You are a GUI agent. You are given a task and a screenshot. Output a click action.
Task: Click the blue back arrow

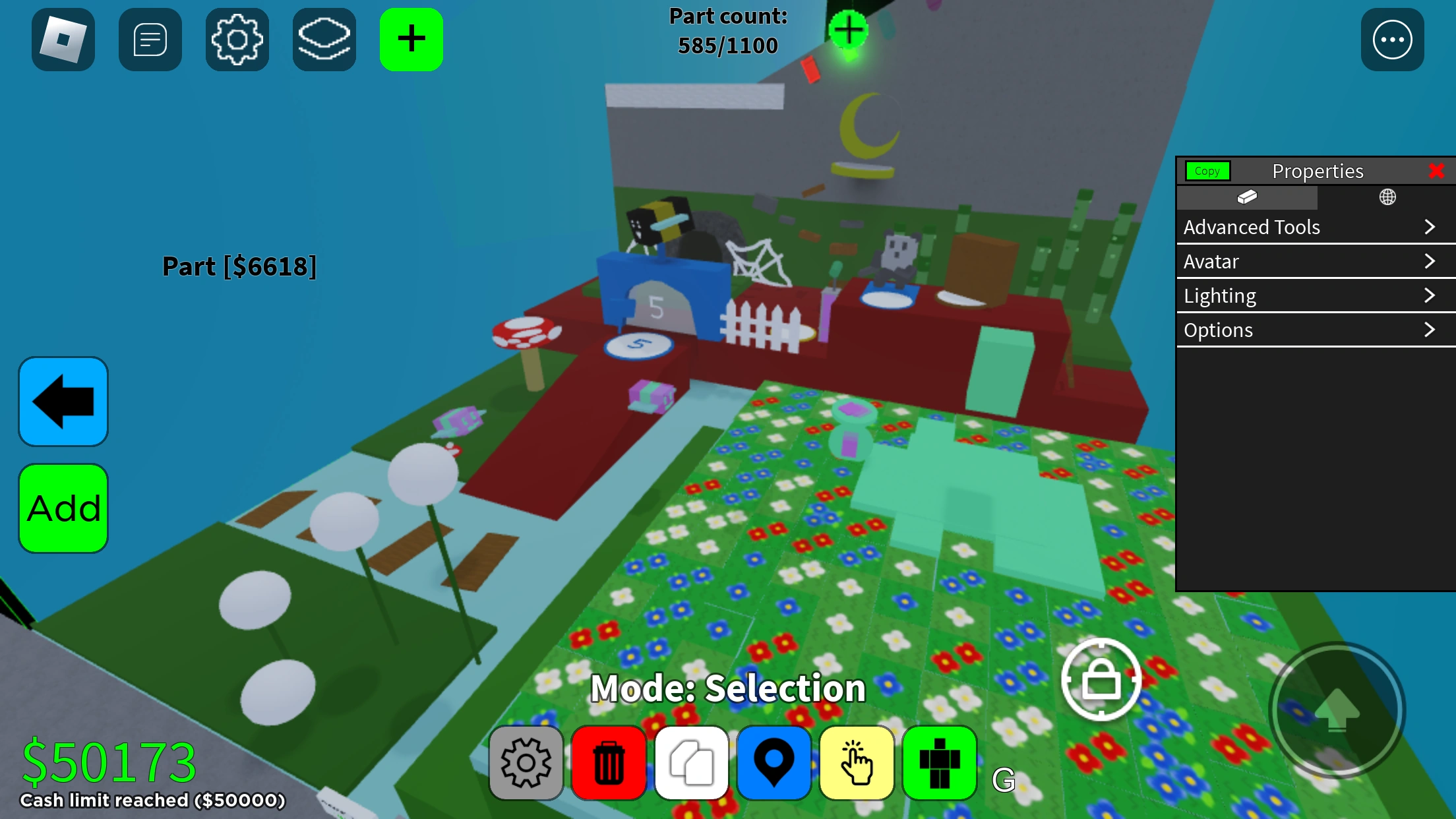pos(63,401)
